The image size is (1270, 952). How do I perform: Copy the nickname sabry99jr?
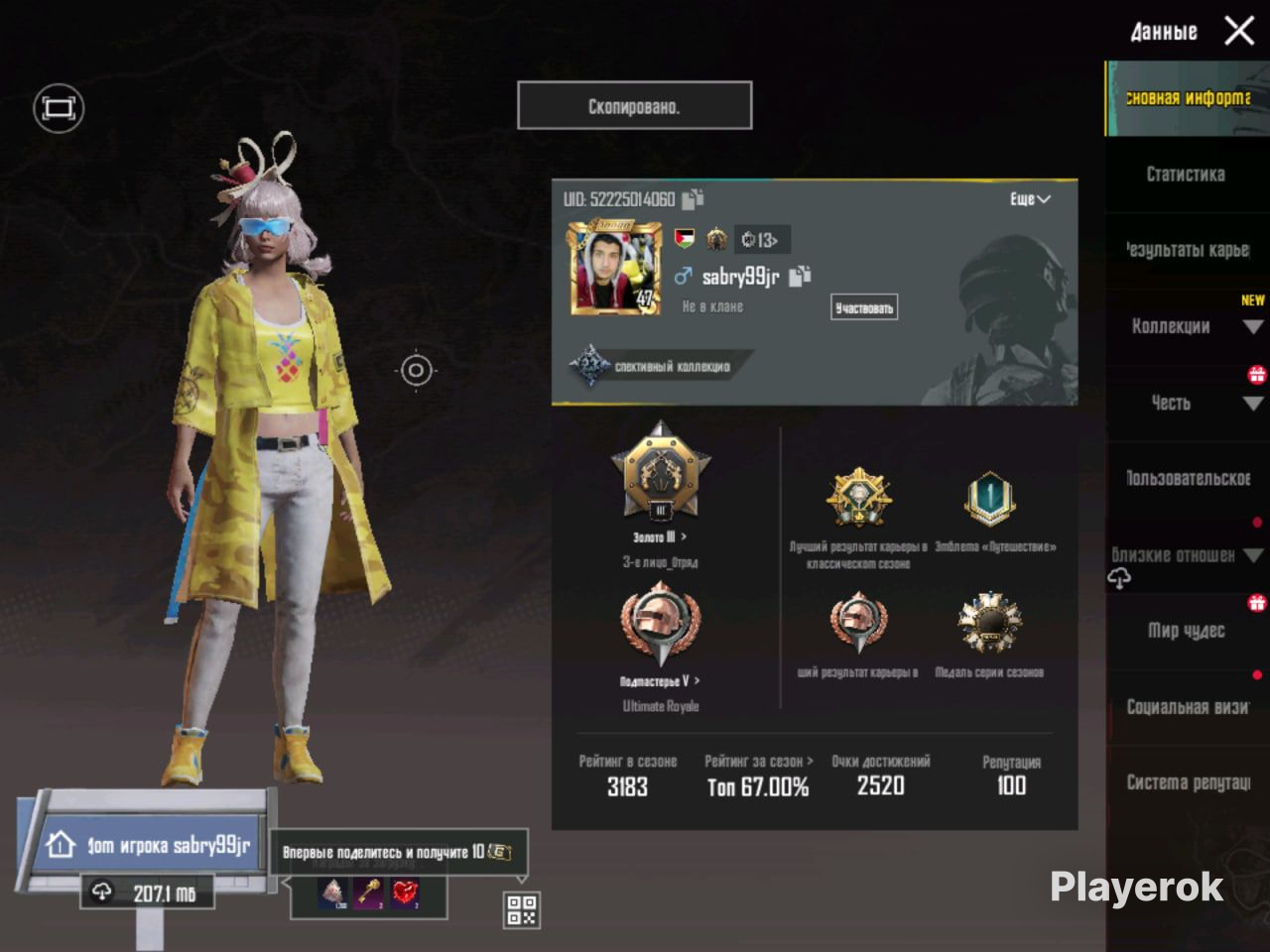pos(800,277)
